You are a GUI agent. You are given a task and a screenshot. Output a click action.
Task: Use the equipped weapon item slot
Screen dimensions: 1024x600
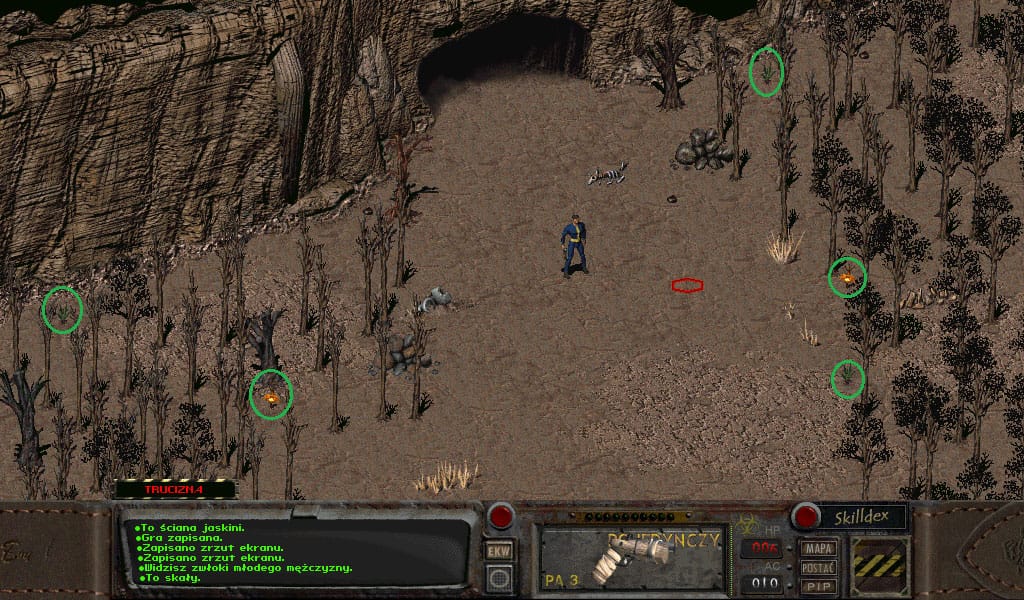click(x=632, y=558)
